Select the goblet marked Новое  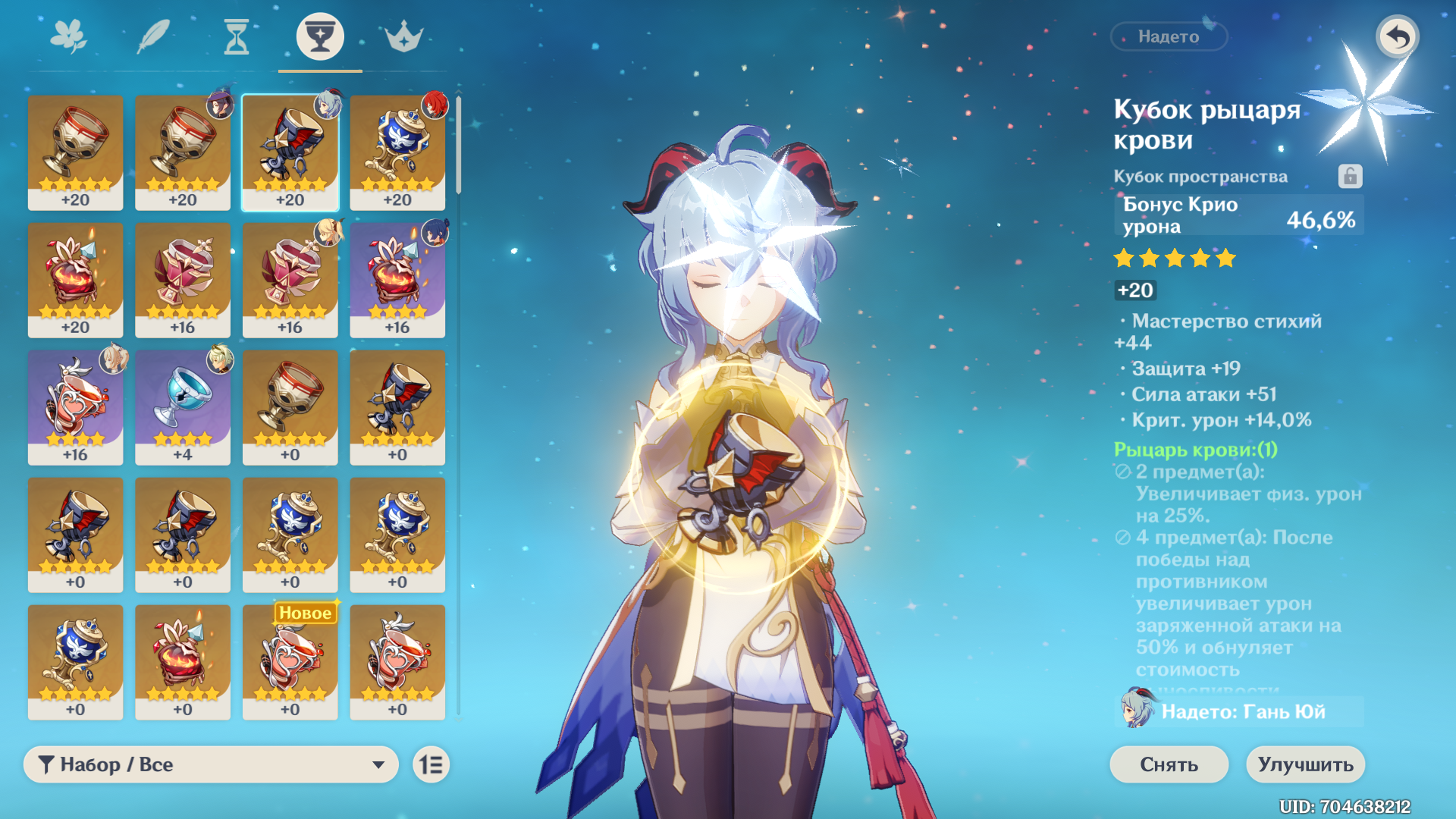[290, 661]
